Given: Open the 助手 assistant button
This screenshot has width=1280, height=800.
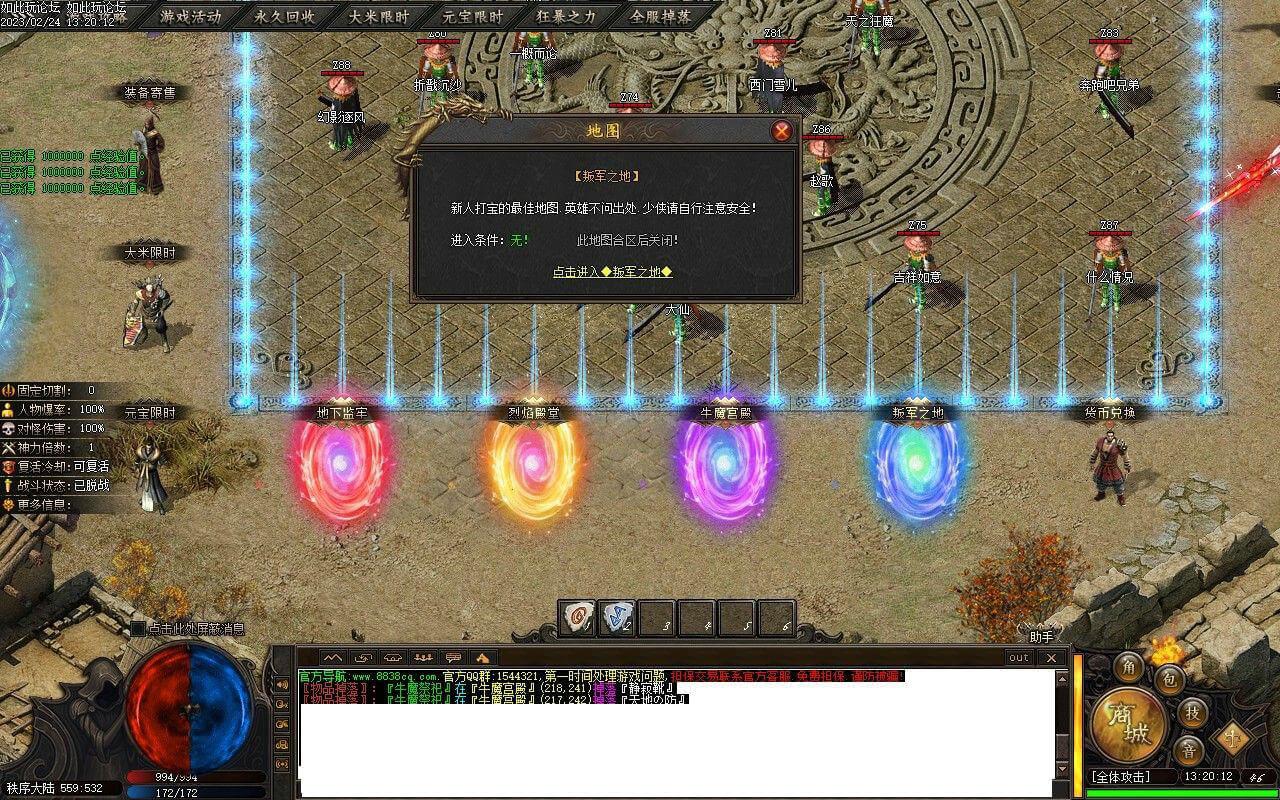Looking at the screenshot, I should (x=1041, y=637).
